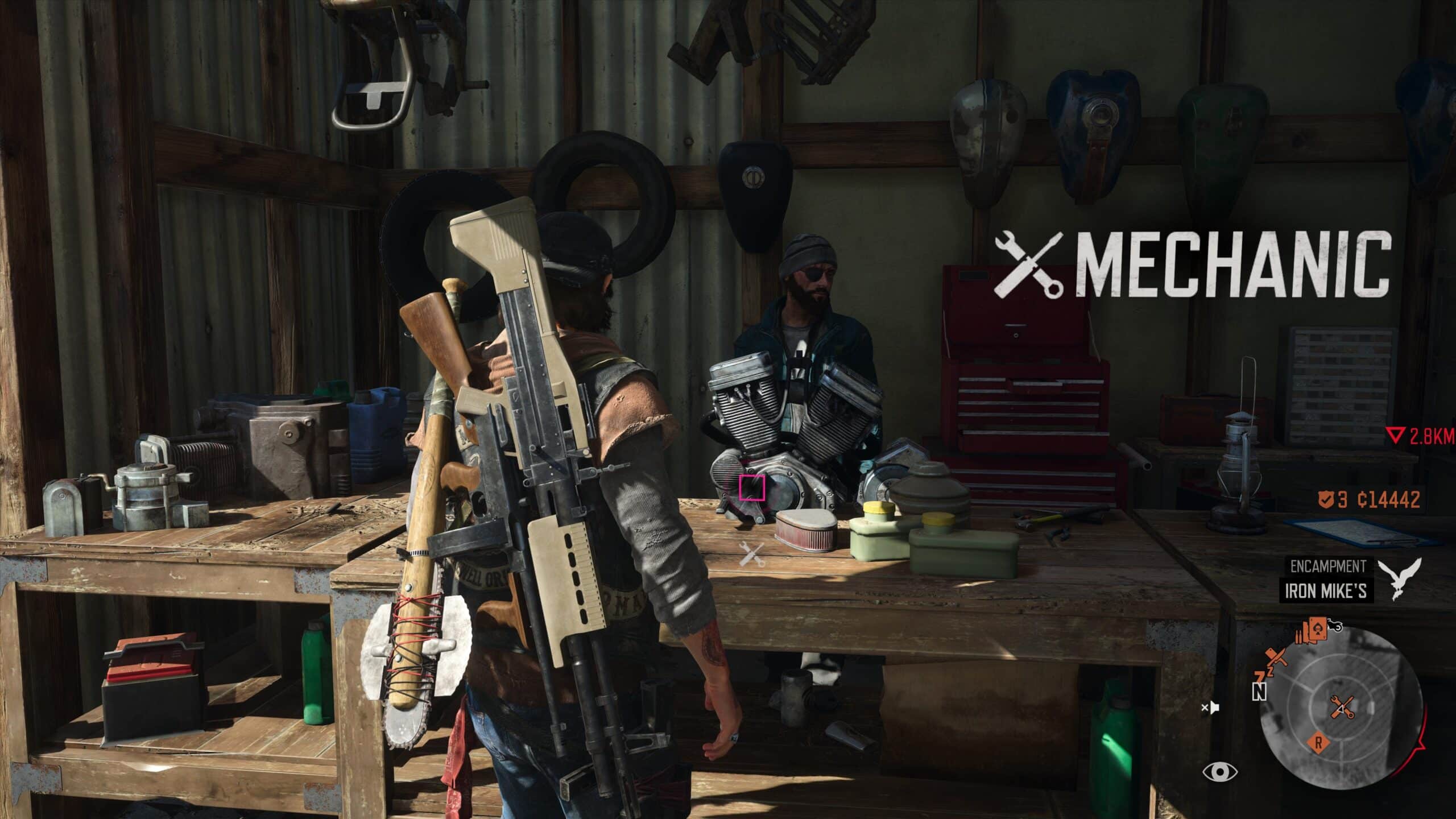The width and height of the screenshot is (1456, 819).
Task: Click the pink target reticle on the engine
Action: pos(752,487)
